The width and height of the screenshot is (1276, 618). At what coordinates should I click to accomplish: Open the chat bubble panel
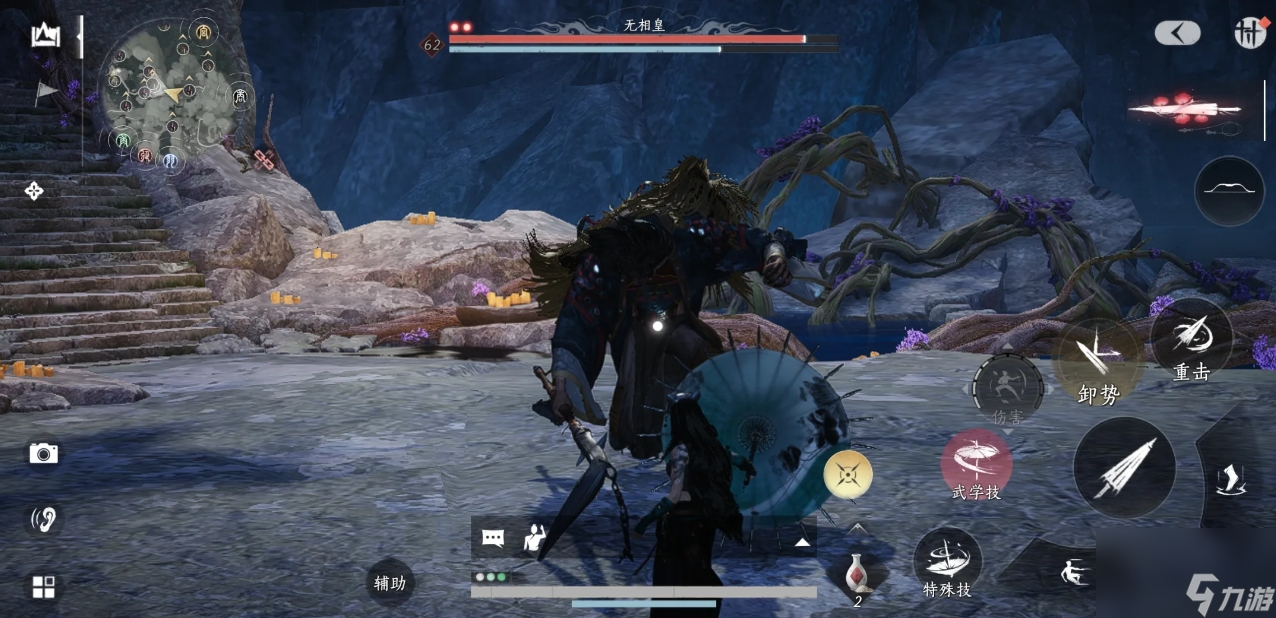pos(493,538)
